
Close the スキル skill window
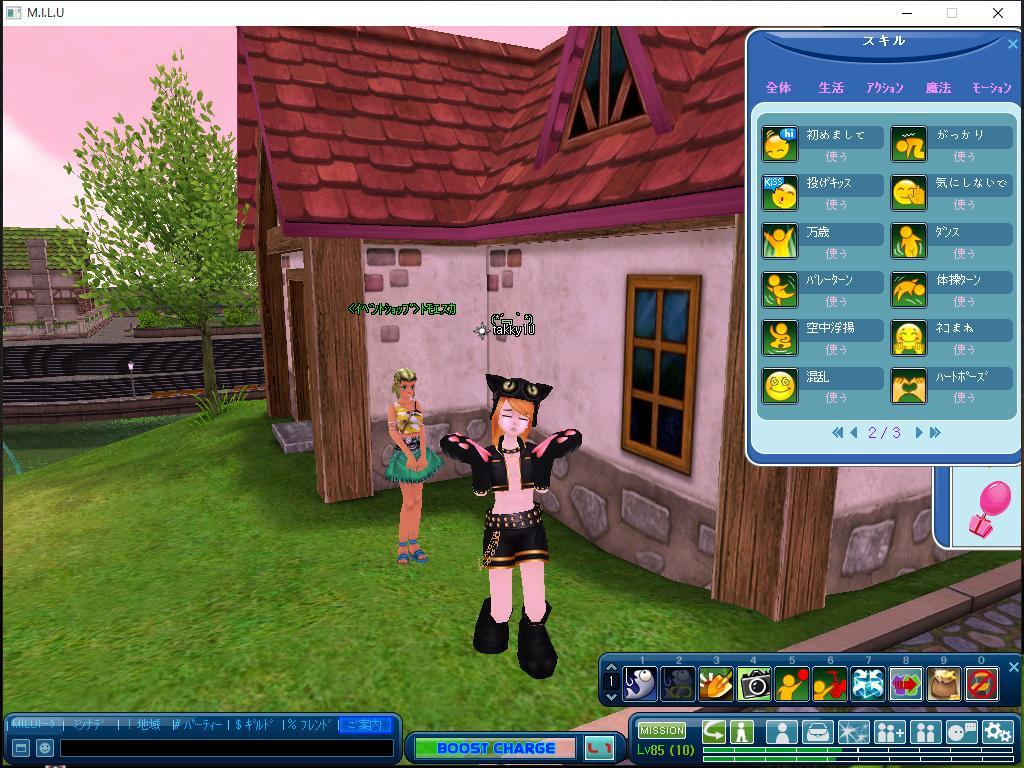[x=1012, y=44]
